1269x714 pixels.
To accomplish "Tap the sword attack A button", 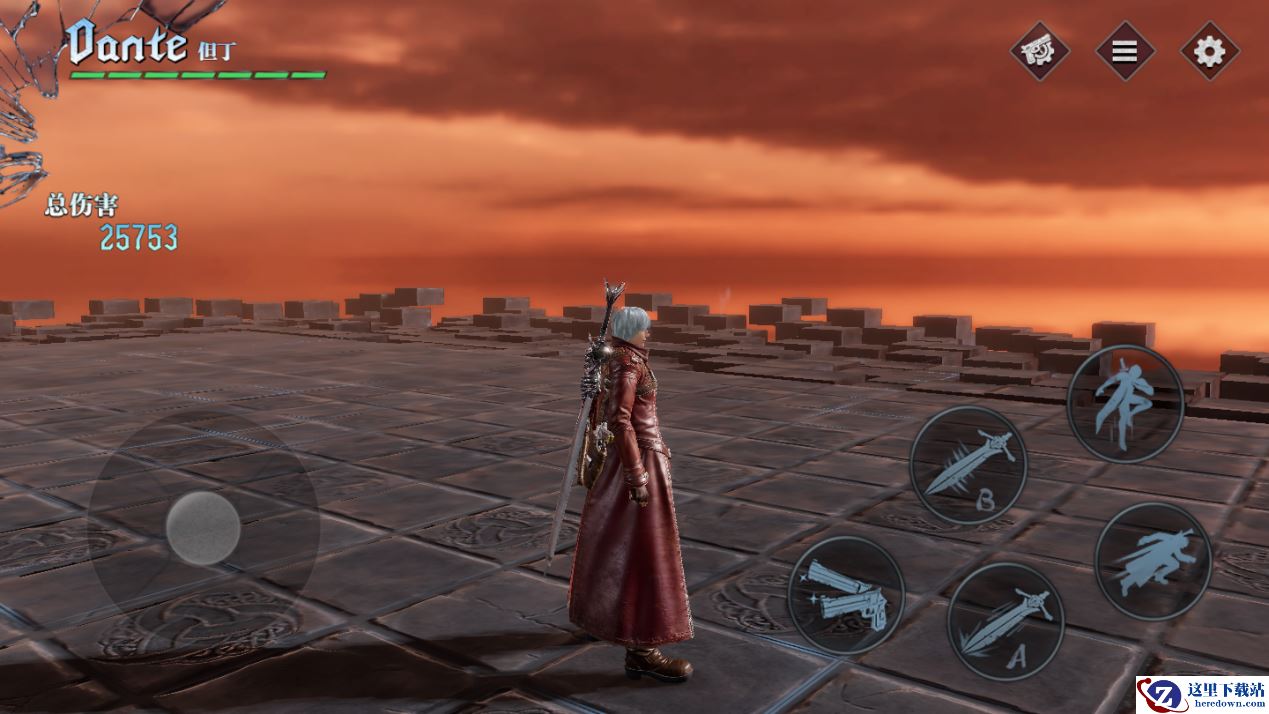I will point(1005,621).
